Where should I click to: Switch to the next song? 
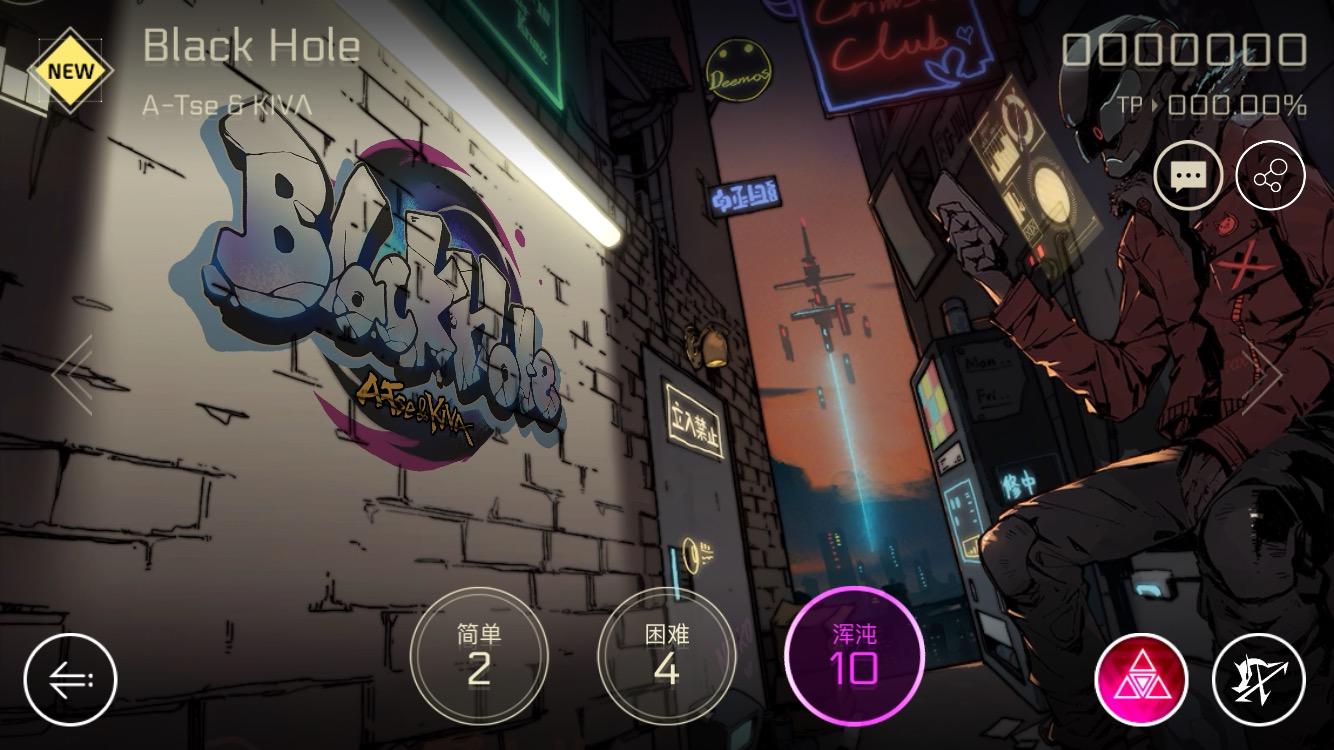(1262, 375)
